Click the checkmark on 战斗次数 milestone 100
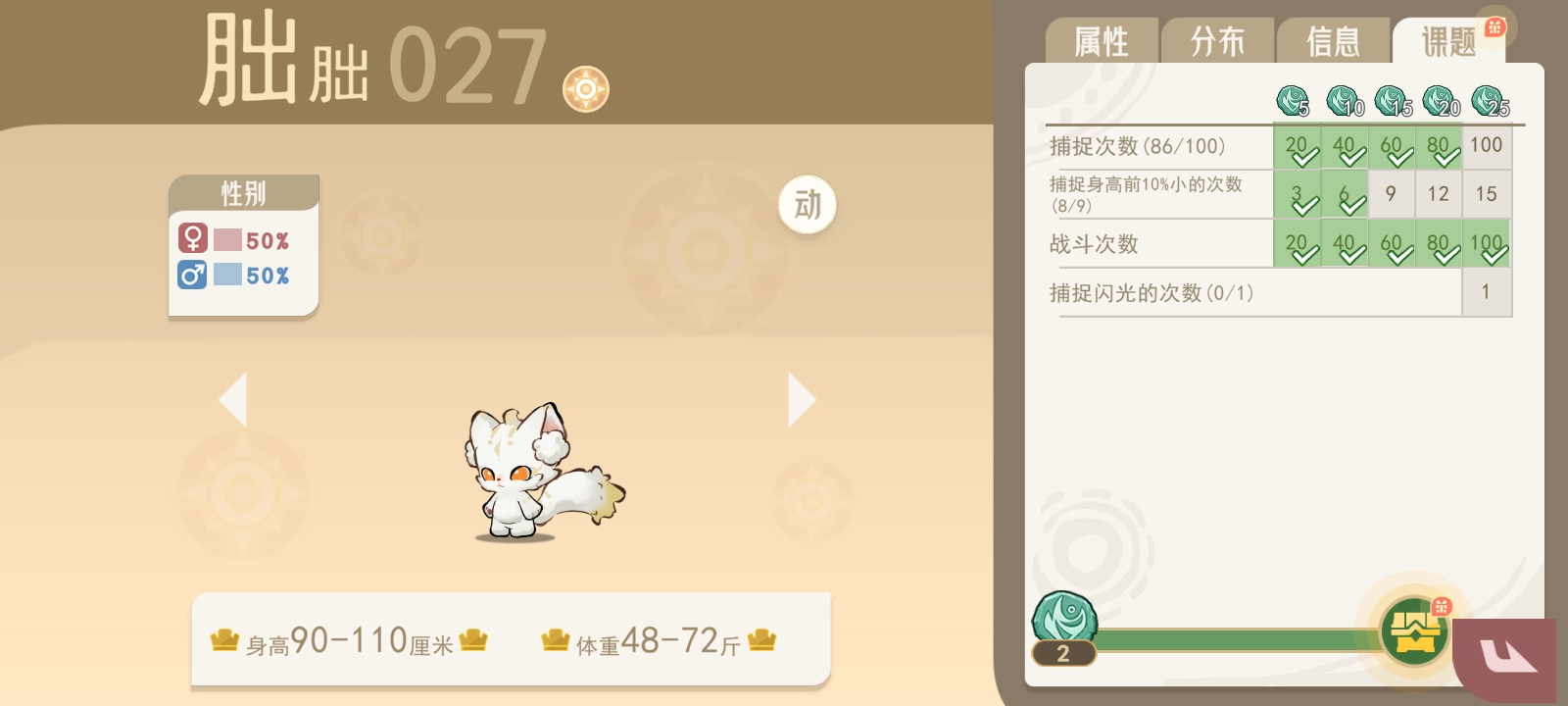1568x706 pixels. pos(1493,253)
